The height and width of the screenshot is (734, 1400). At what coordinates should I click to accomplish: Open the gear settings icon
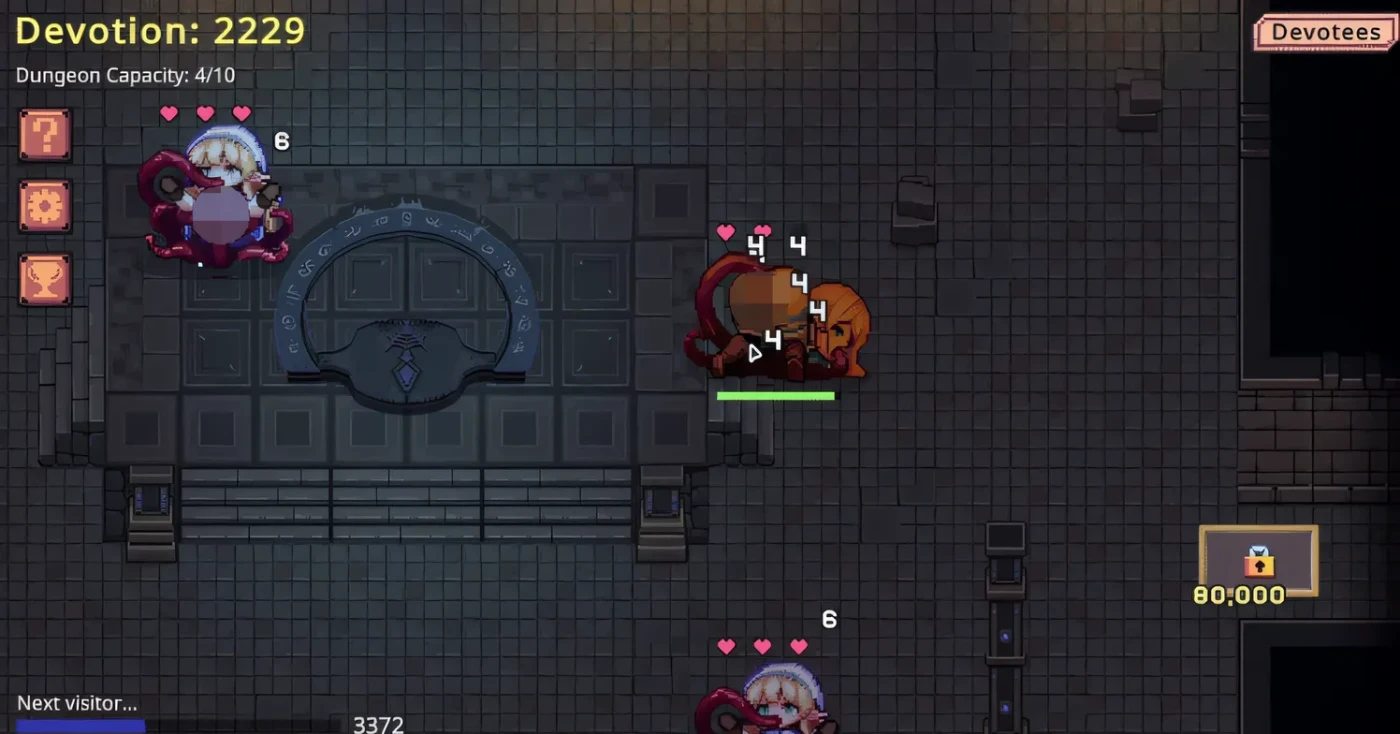click(45, 206)
